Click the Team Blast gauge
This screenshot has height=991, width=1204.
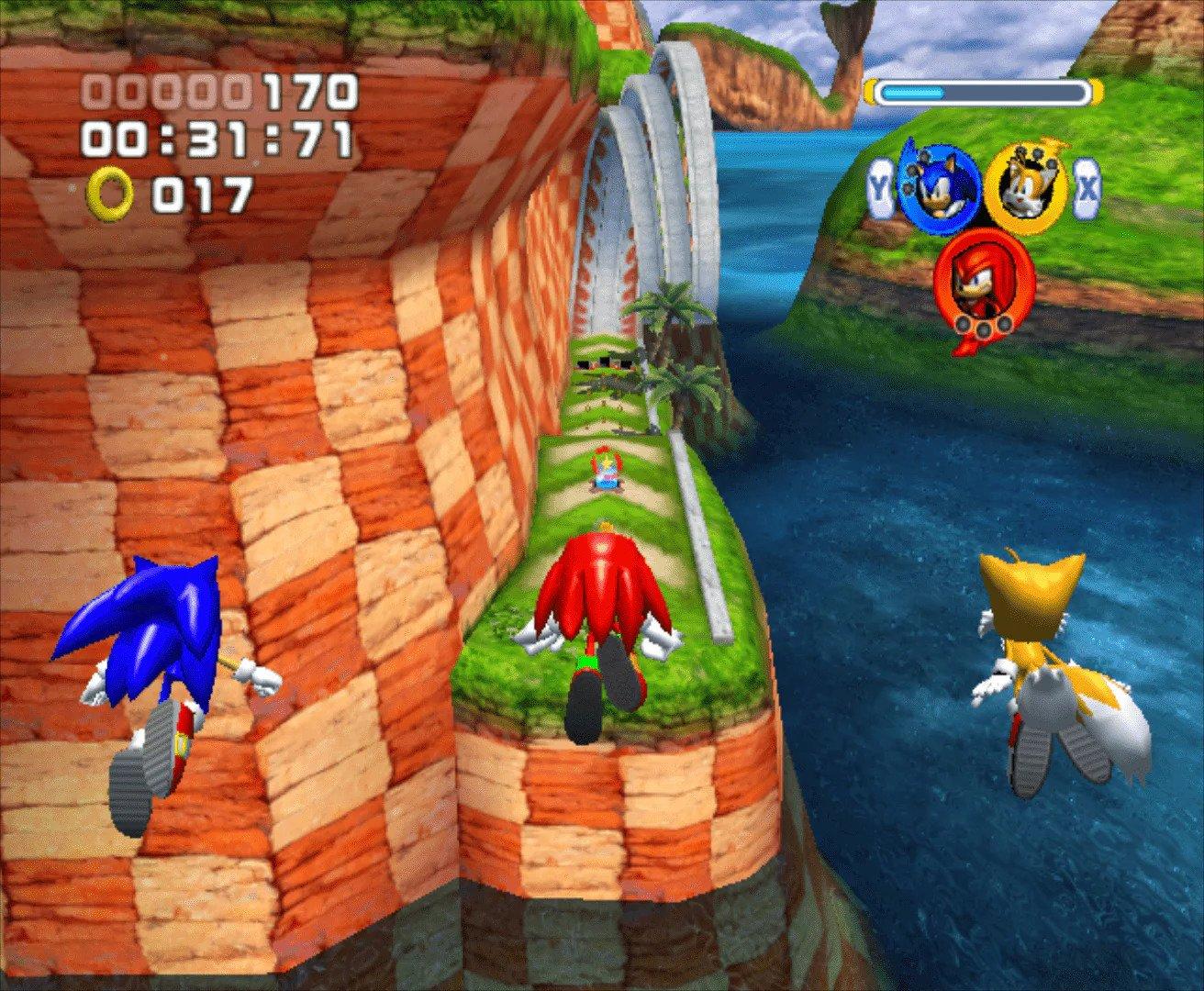[x=985, y=91]
